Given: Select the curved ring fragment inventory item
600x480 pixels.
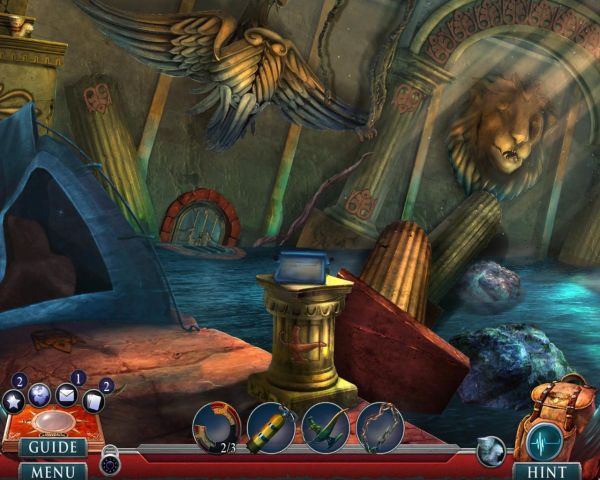Looking at the screenshot, I should 216,425.
